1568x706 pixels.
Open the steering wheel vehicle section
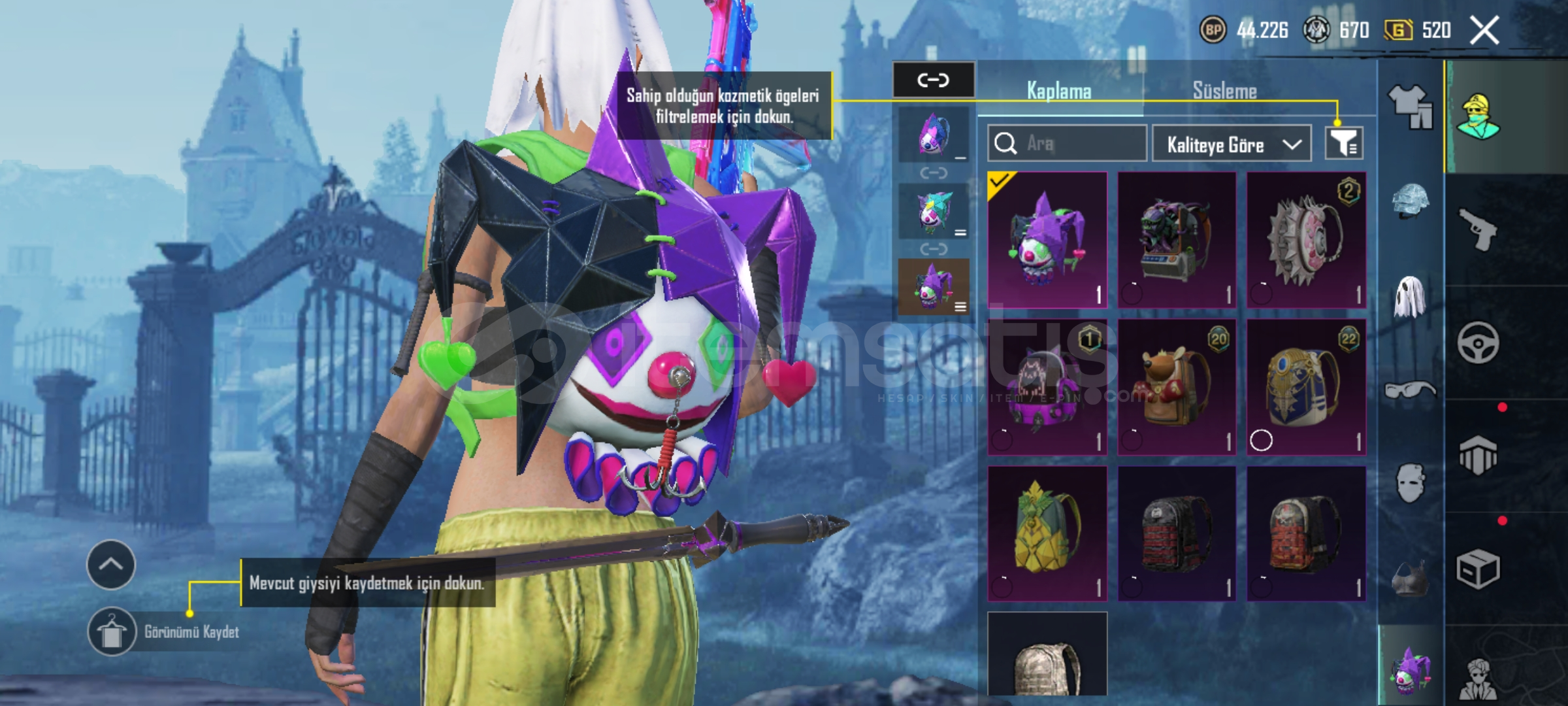pyautogui.click(x=1478, y=343)
